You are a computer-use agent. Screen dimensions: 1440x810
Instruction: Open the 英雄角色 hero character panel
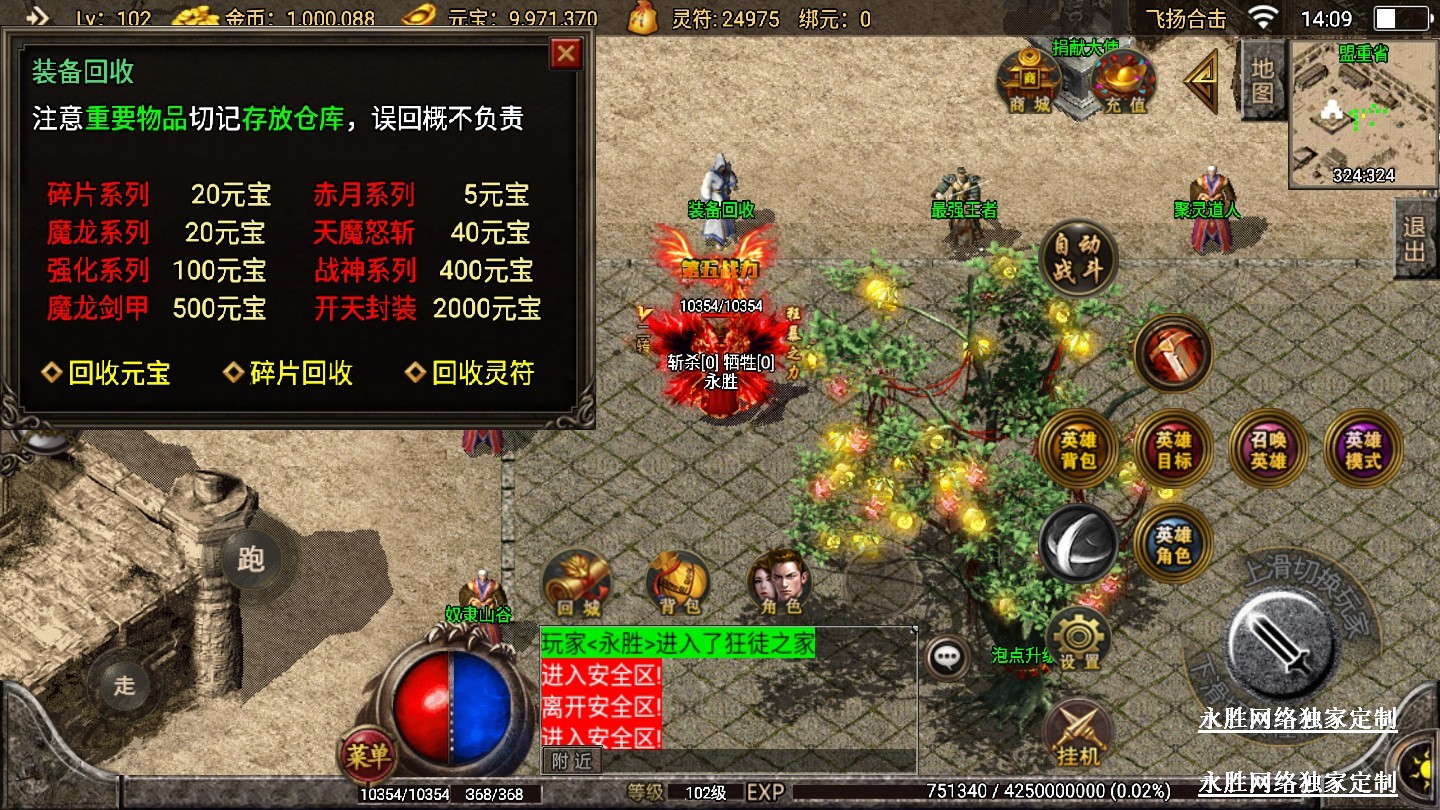(x=1173, y=543)
